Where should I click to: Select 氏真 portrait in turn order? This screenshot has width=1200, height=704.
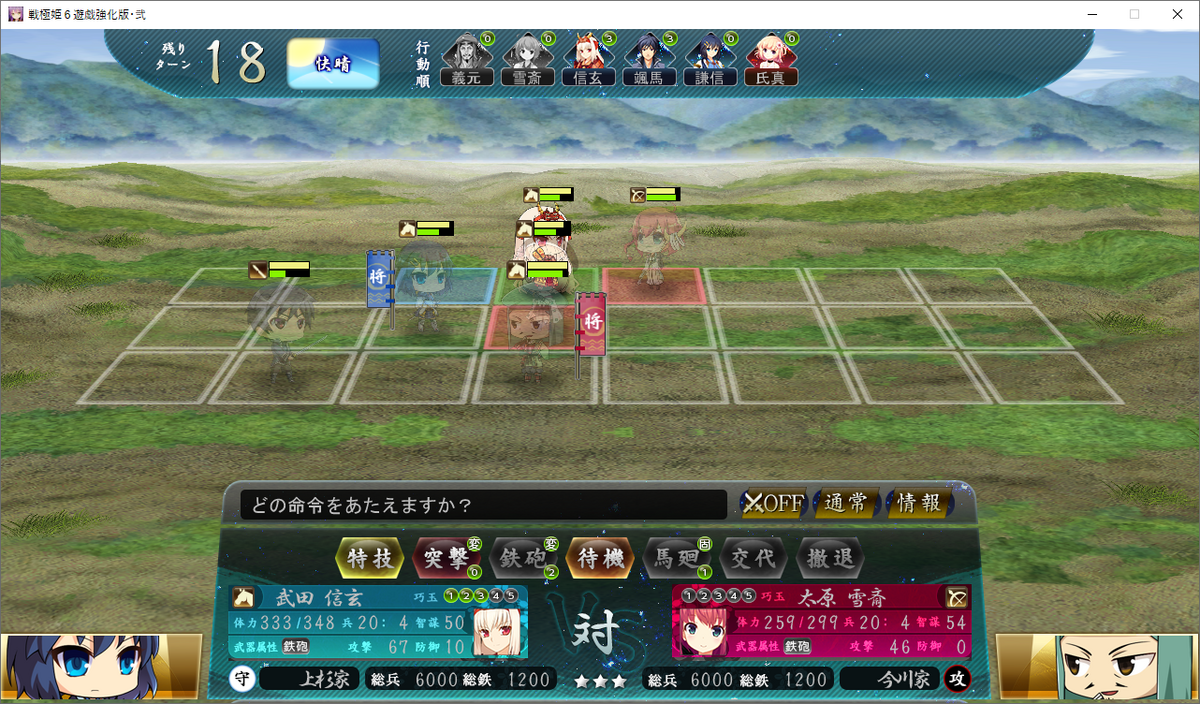tap(771, 60)
